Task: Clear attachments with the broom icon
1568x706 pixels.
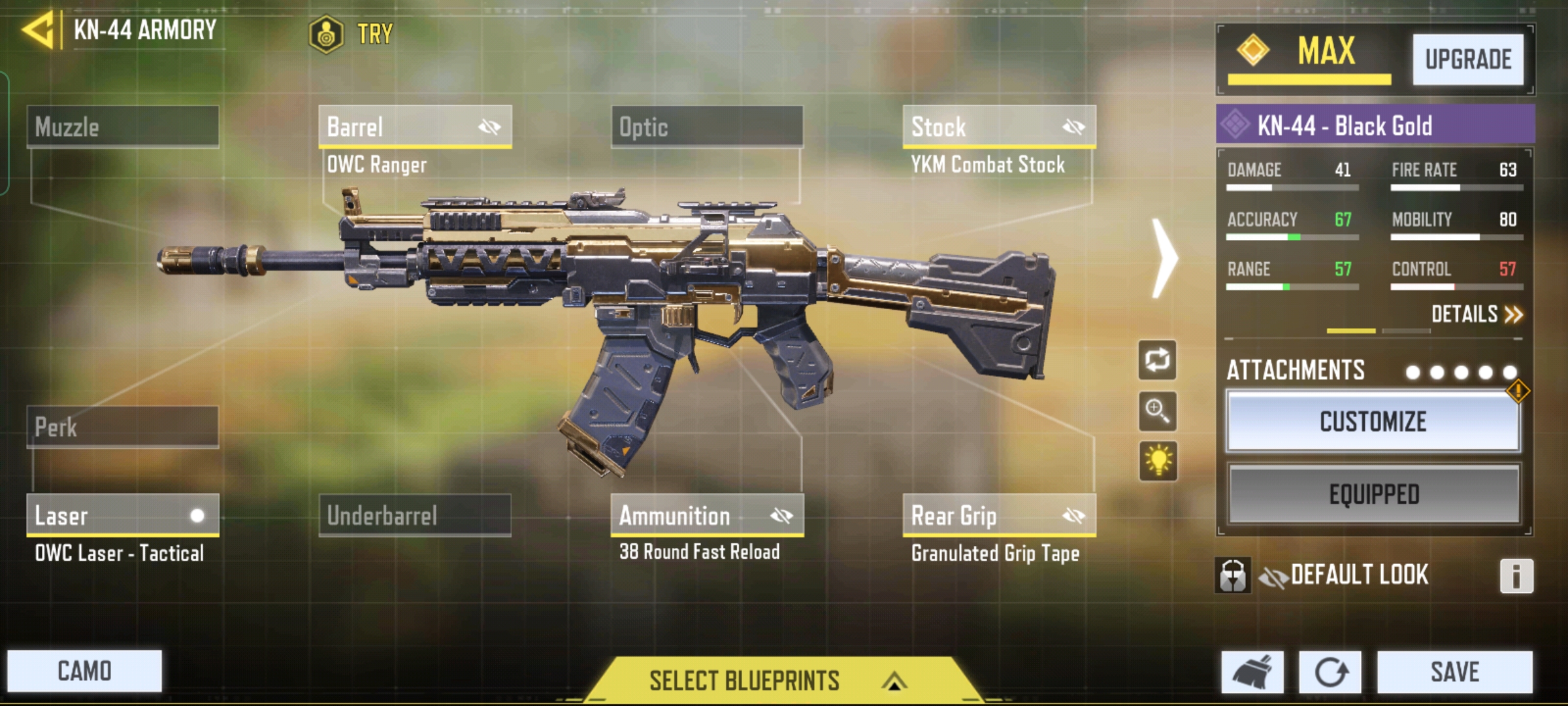Action: (1252, 672)
